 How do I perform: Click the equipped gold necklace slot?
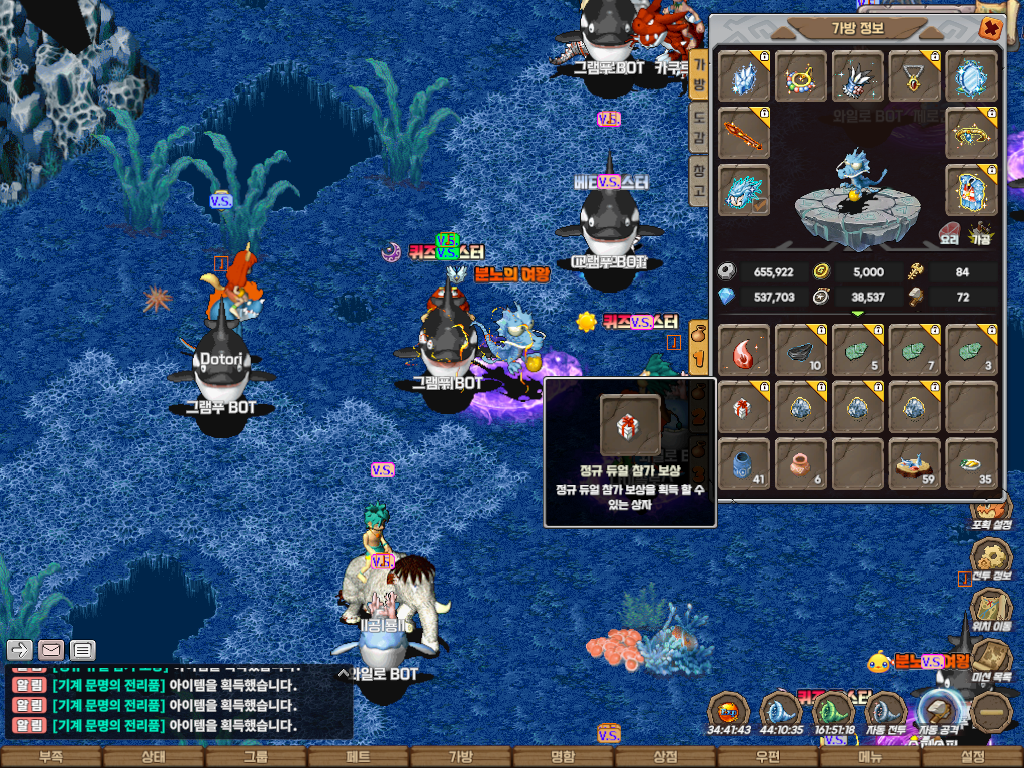[x=914, y=76]
